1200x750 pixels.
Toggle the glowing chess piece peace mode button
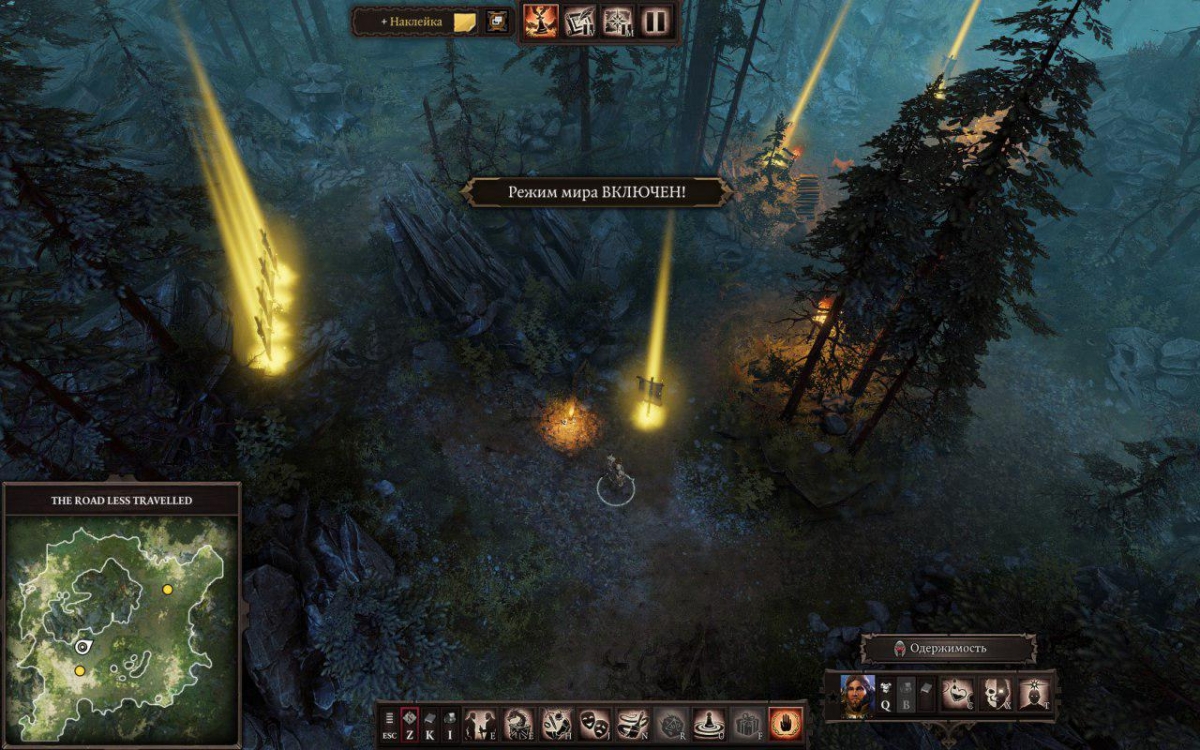pos(541,21)
